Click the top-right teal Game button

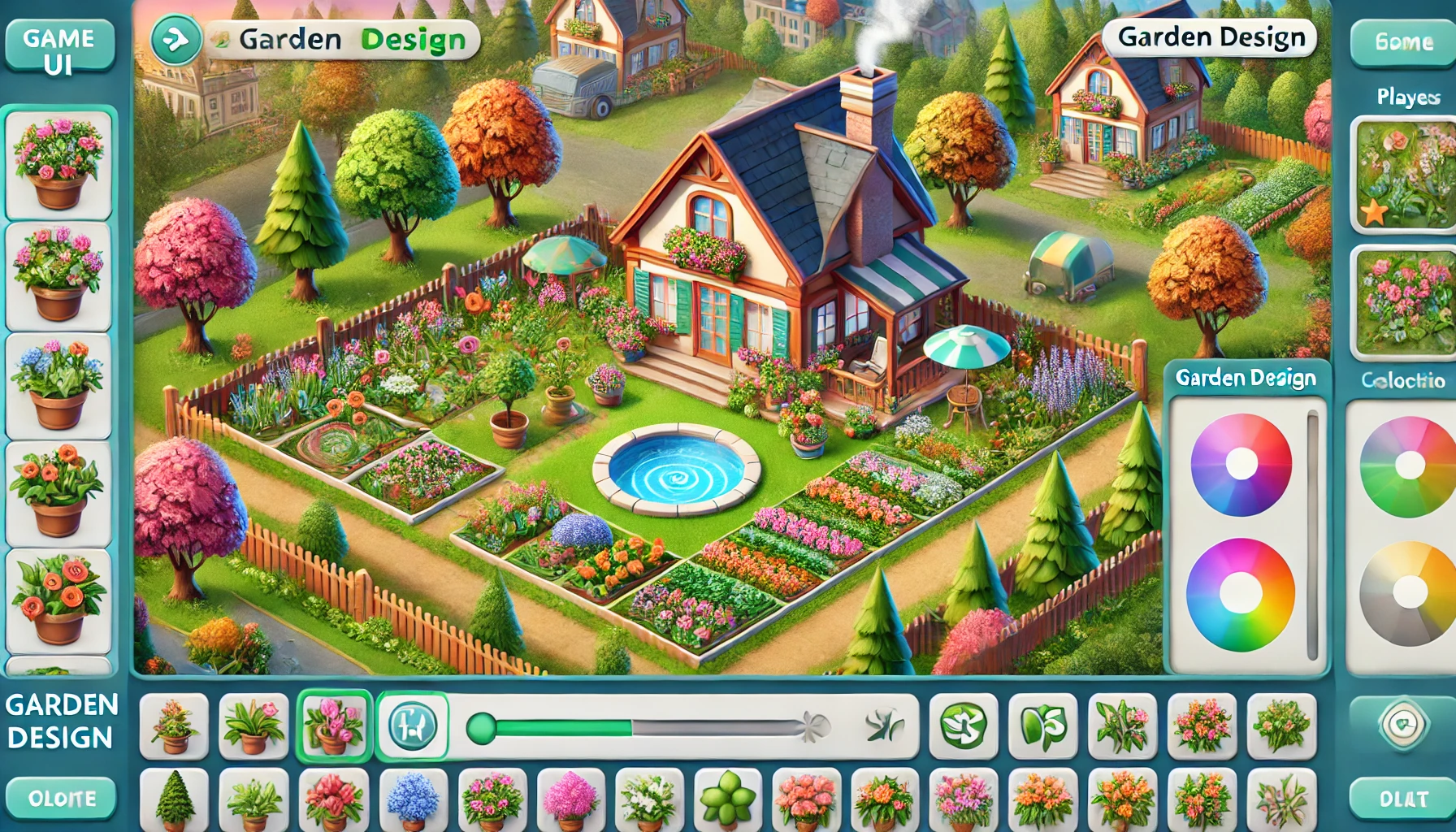1403,42
